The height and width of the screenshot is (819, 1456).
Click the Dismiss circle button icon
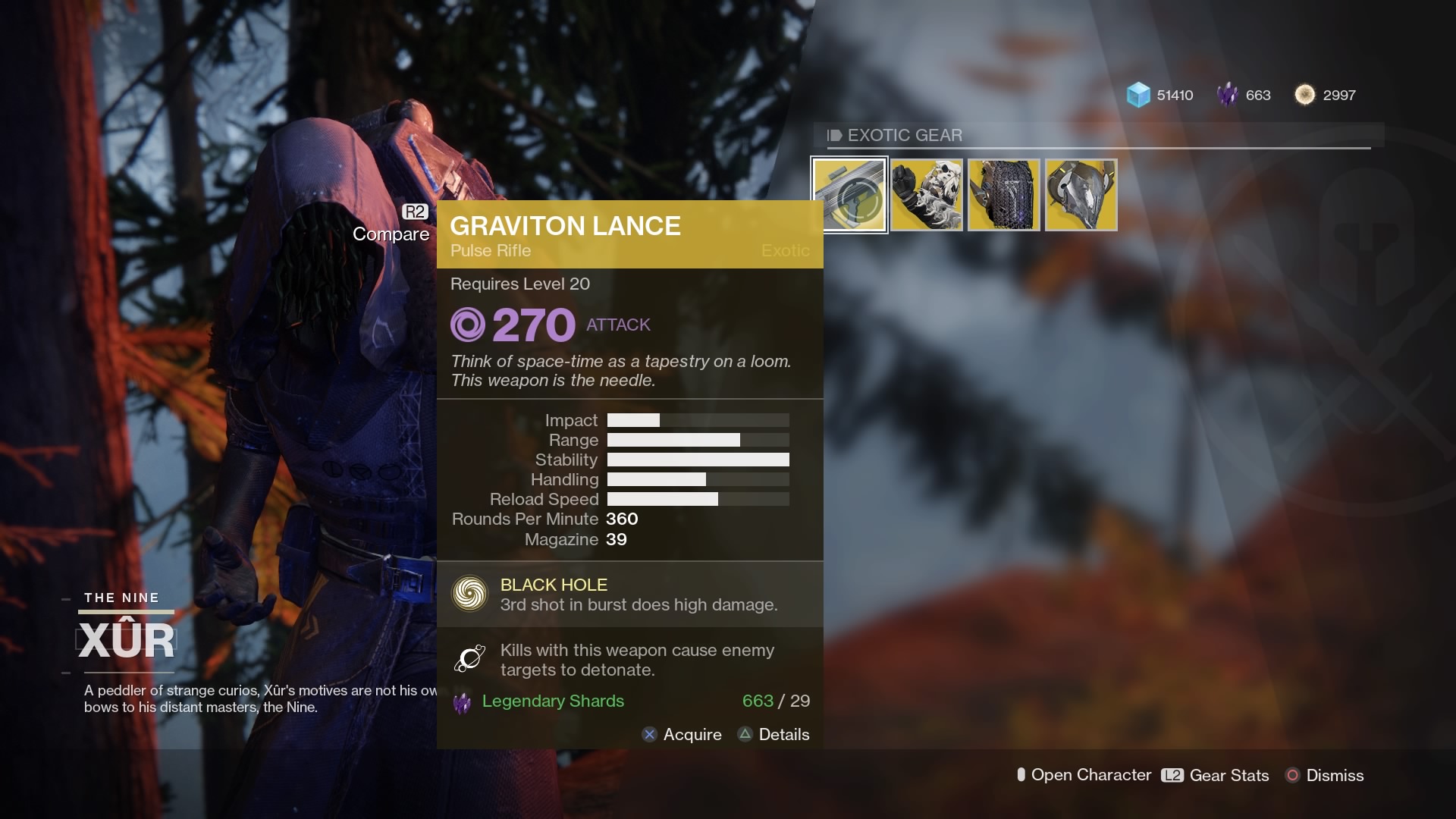coord(1294,776)
